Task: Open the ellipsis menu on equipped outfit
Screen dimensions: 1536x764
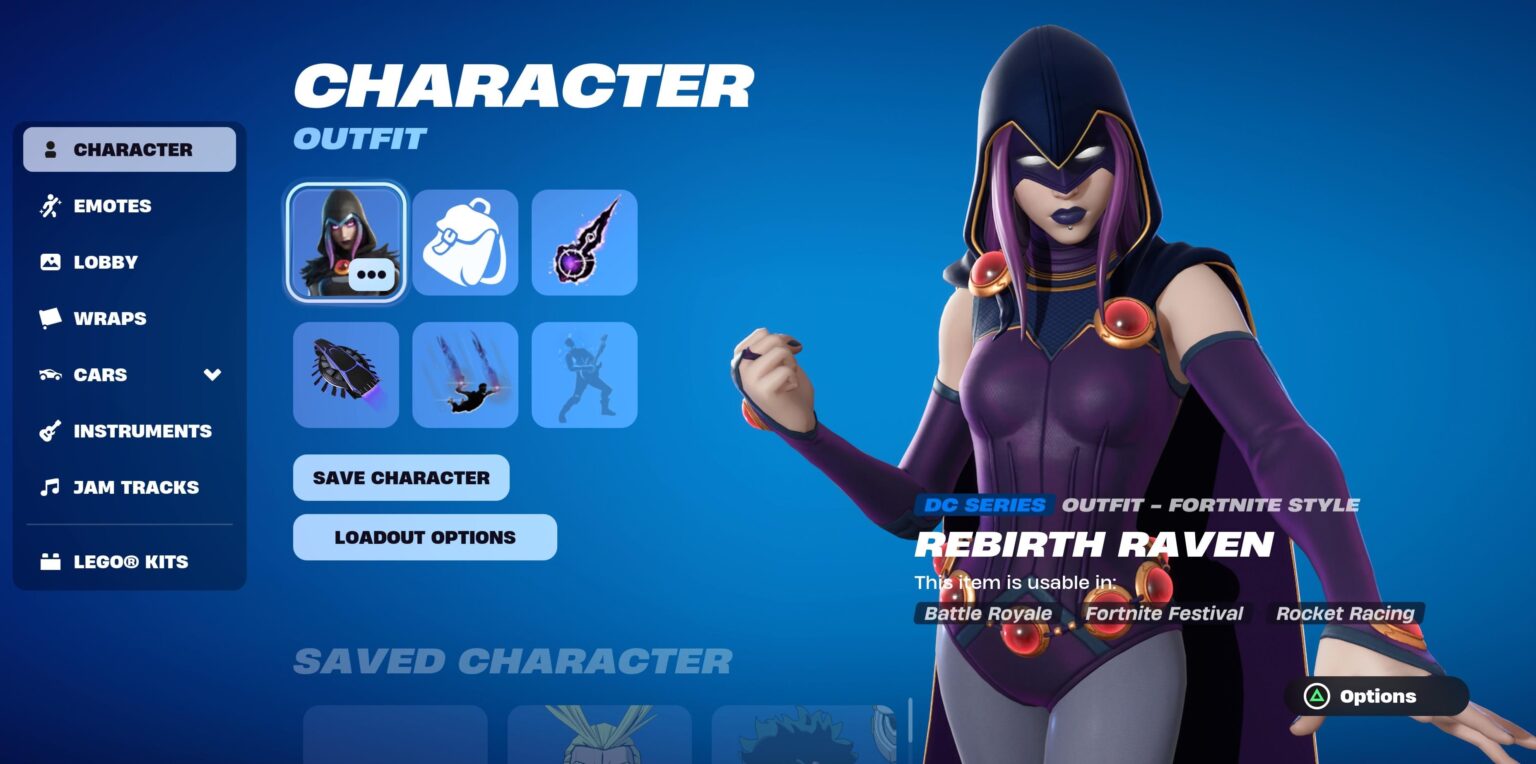Action: 369,272
